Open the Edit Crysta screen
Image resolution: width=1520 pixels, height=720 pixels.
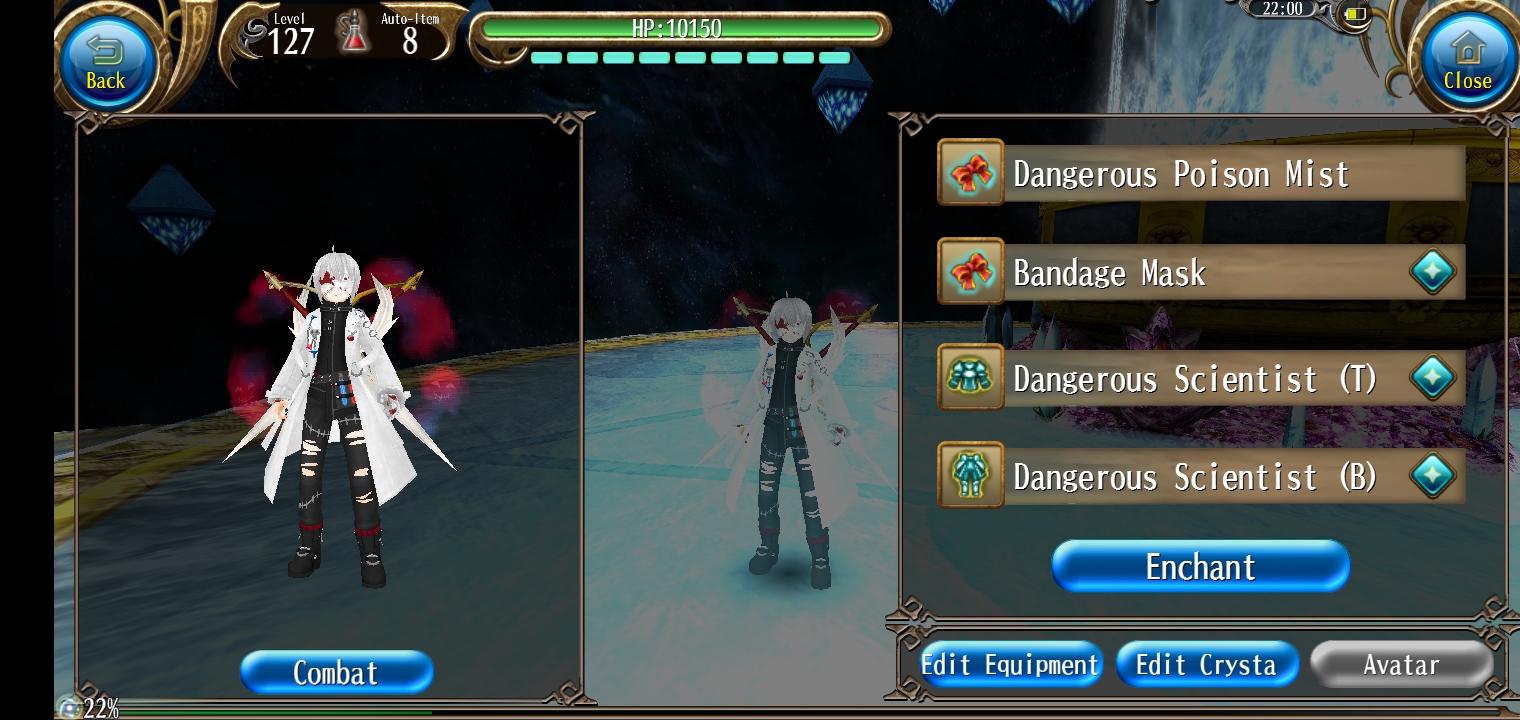click(1206, 665)
